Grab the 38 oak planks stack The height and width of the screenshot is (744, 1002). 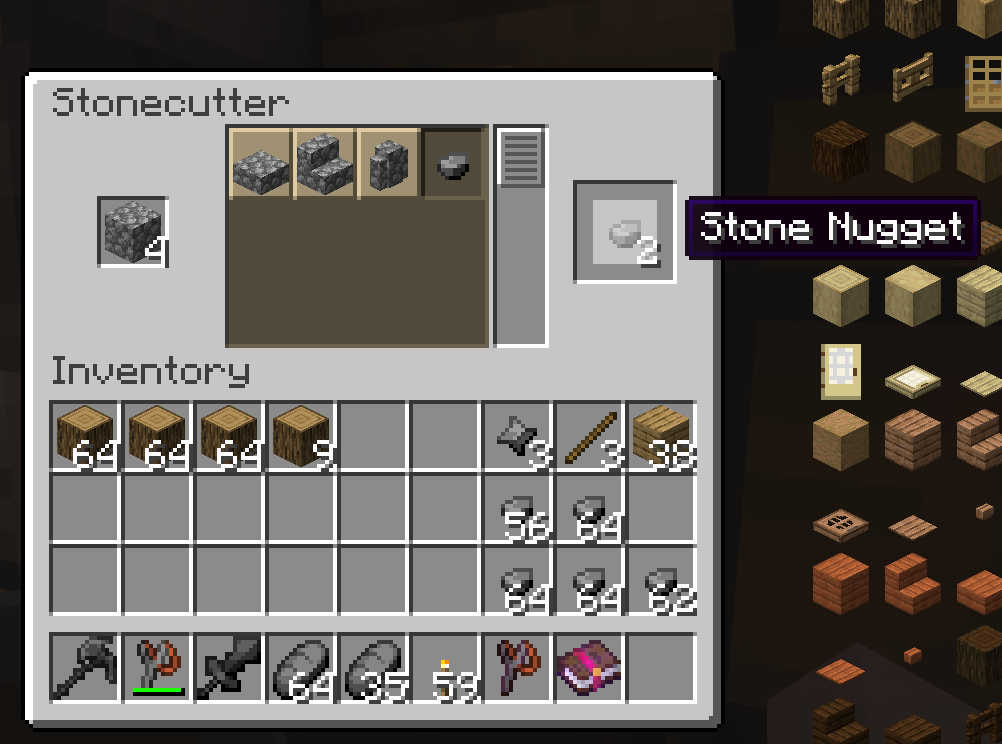(661, 436)
